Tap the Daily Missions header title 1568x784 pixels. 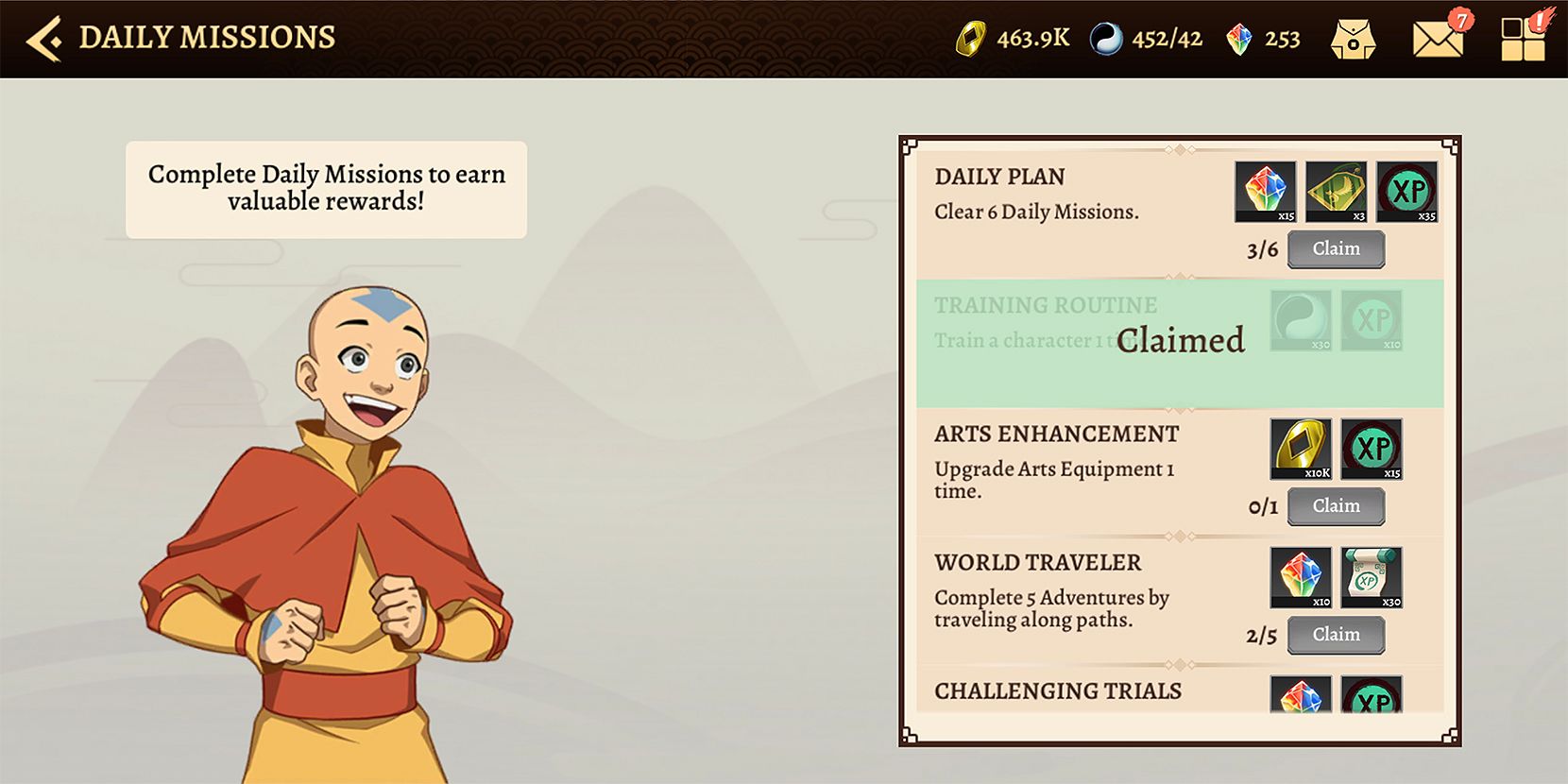point(208,36)
